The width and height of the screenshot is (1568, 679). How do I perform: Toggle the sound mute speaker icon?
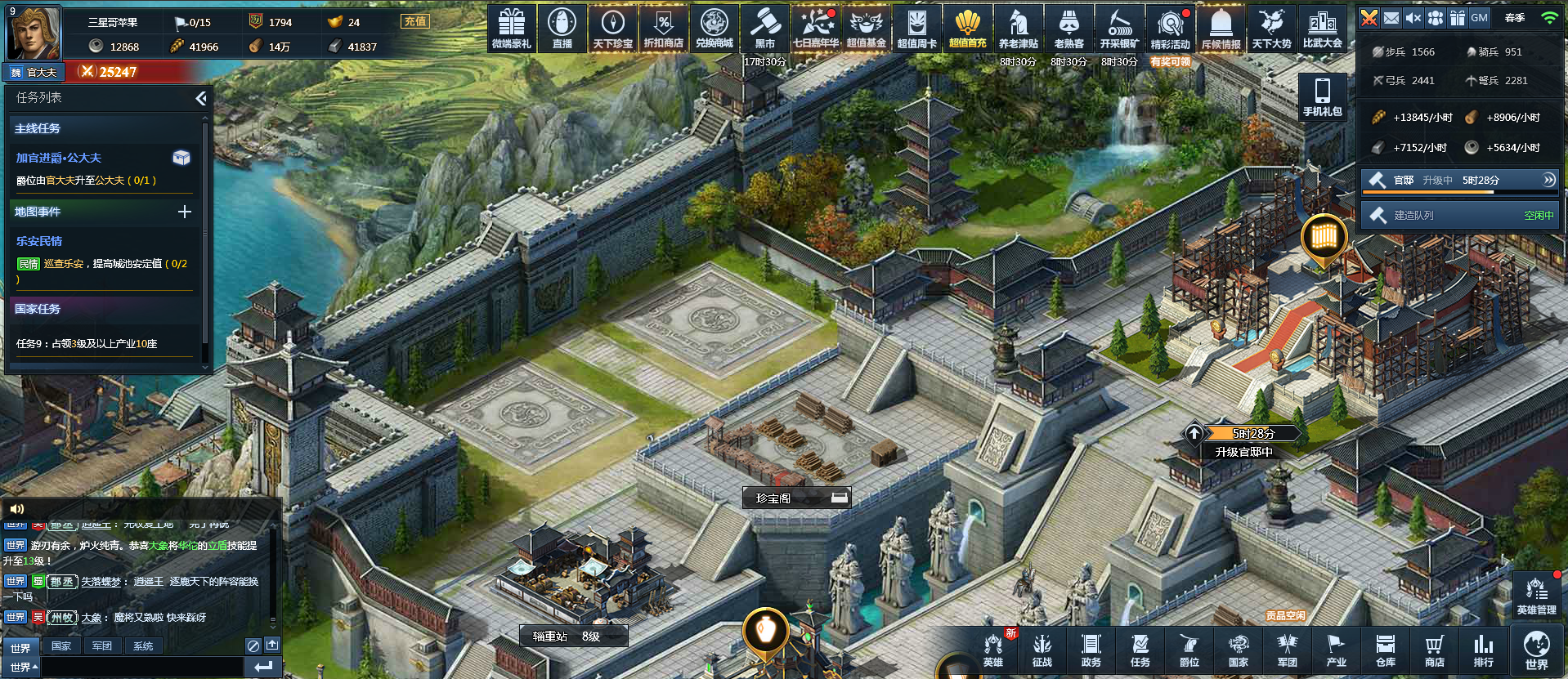(x=1413, y=18)
